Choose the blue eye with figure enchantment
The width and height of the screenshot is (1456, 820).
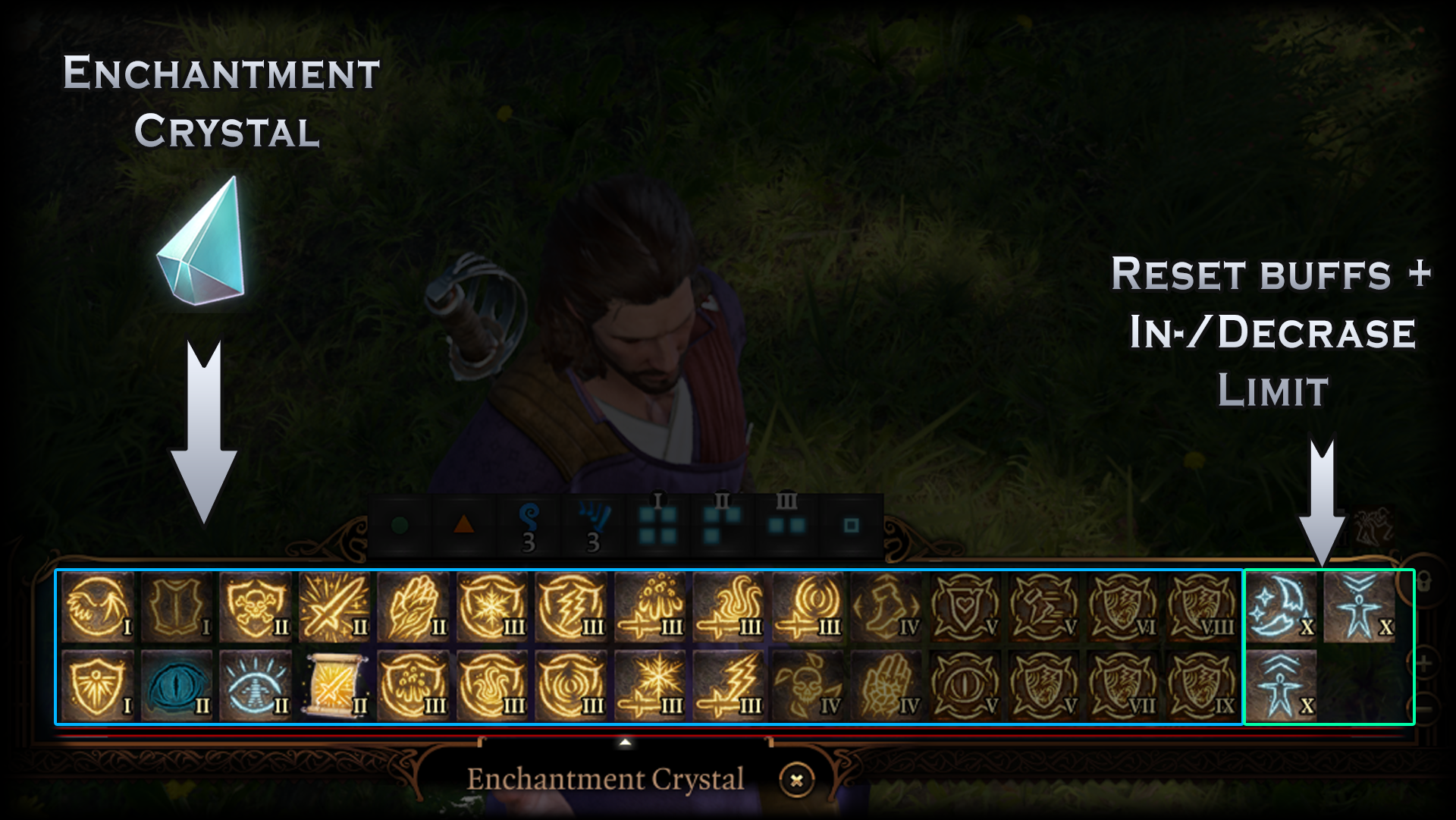tap(255, 686)
